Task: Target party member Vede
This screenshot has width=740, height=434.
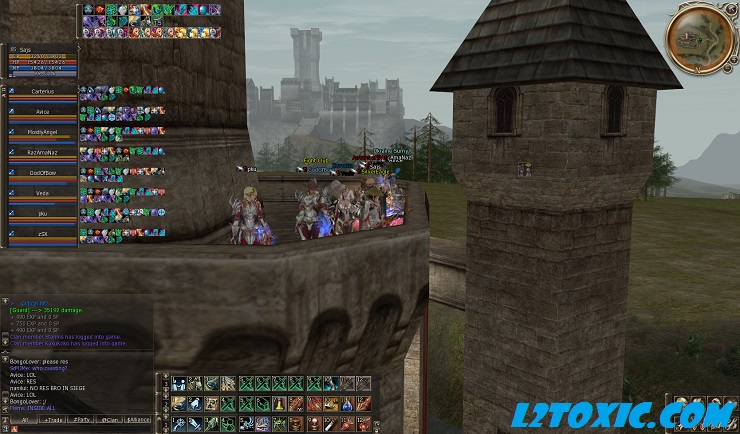Action: (x=42, y=194)
